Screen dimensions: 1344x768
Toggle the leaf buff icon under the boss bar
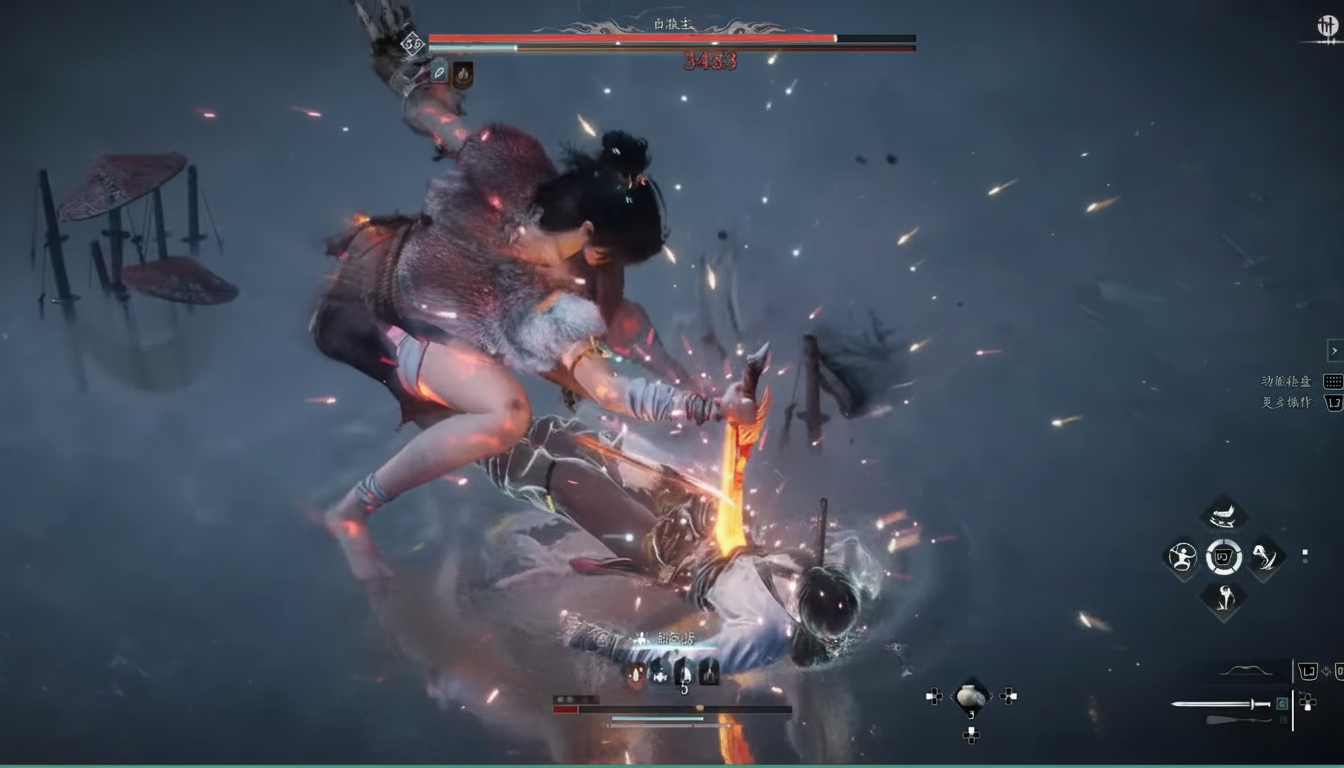coord(440,71)
